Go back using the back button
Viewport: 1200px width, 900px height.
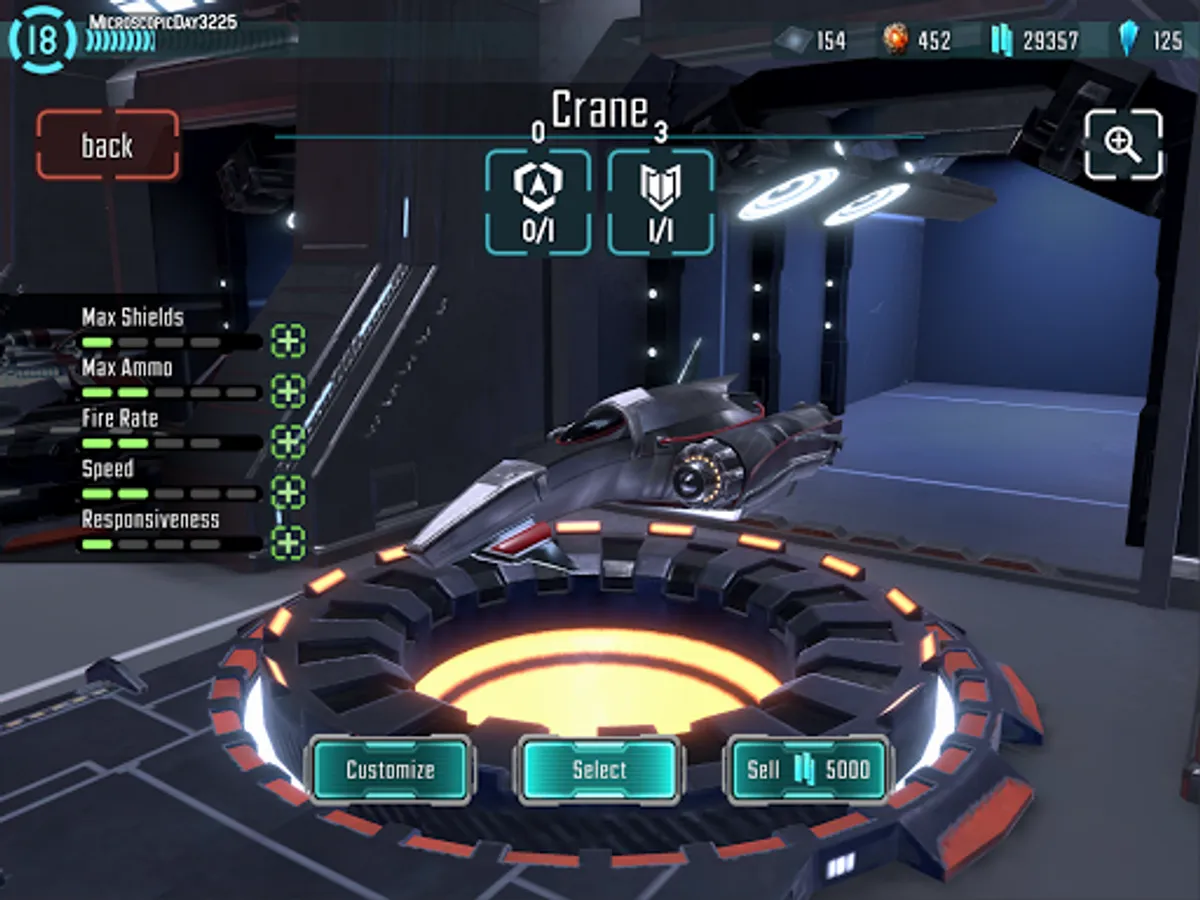point(108,145)
